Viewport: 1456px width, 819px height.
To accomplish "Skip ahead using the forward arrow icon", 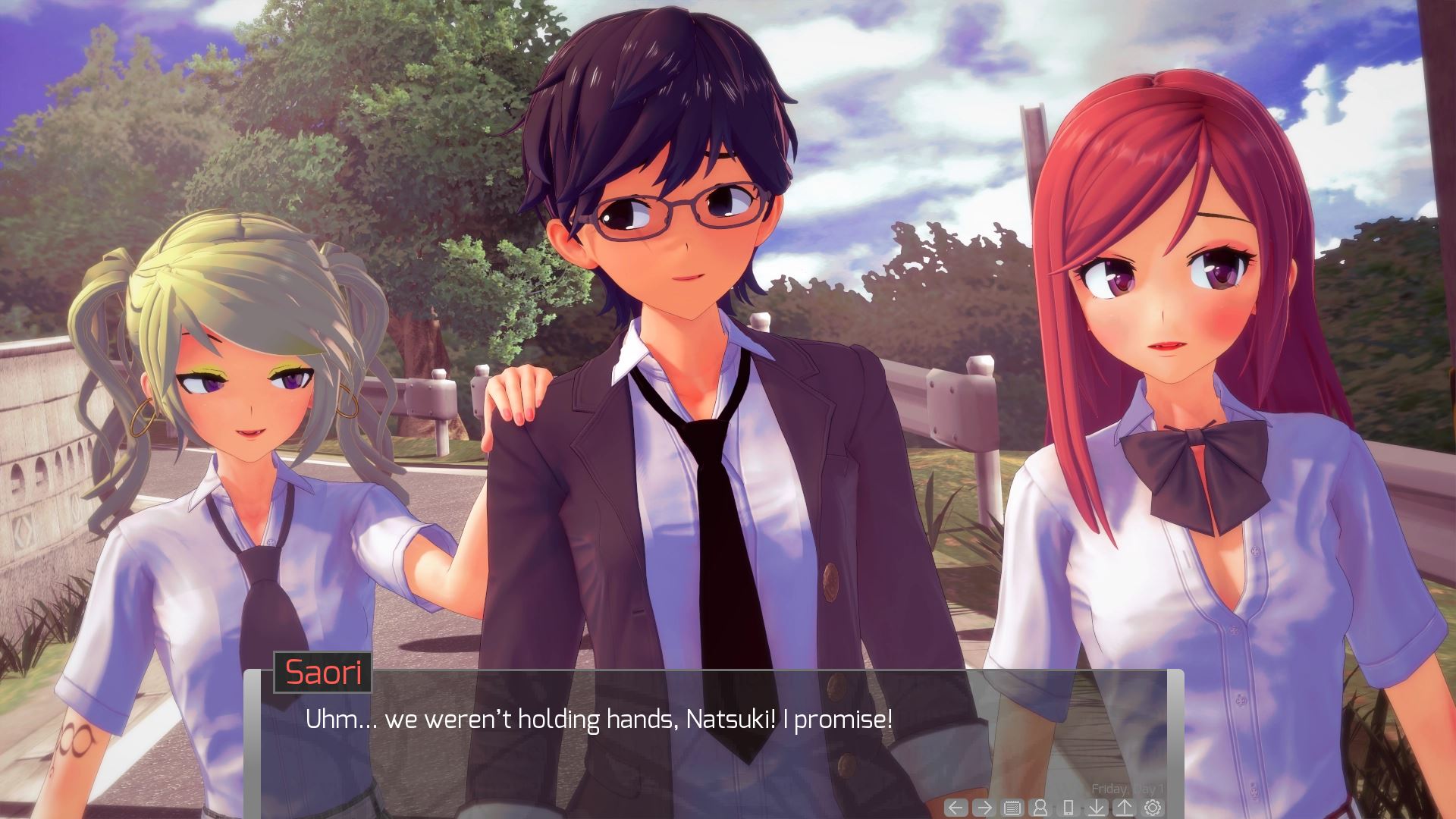I will [x=985, y=807].
